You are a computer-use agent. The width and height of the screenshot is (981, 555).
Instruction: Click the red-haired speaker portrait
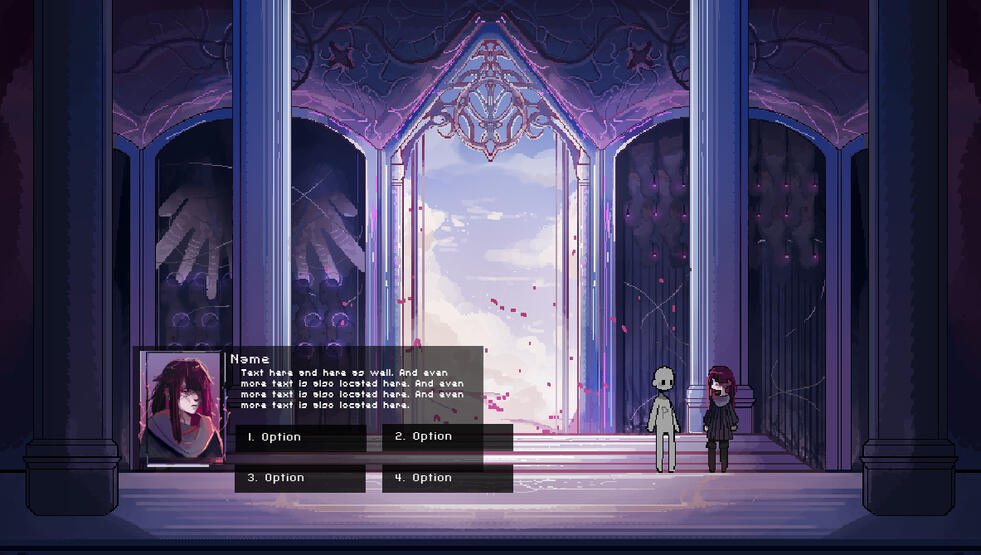pos(181,407)
